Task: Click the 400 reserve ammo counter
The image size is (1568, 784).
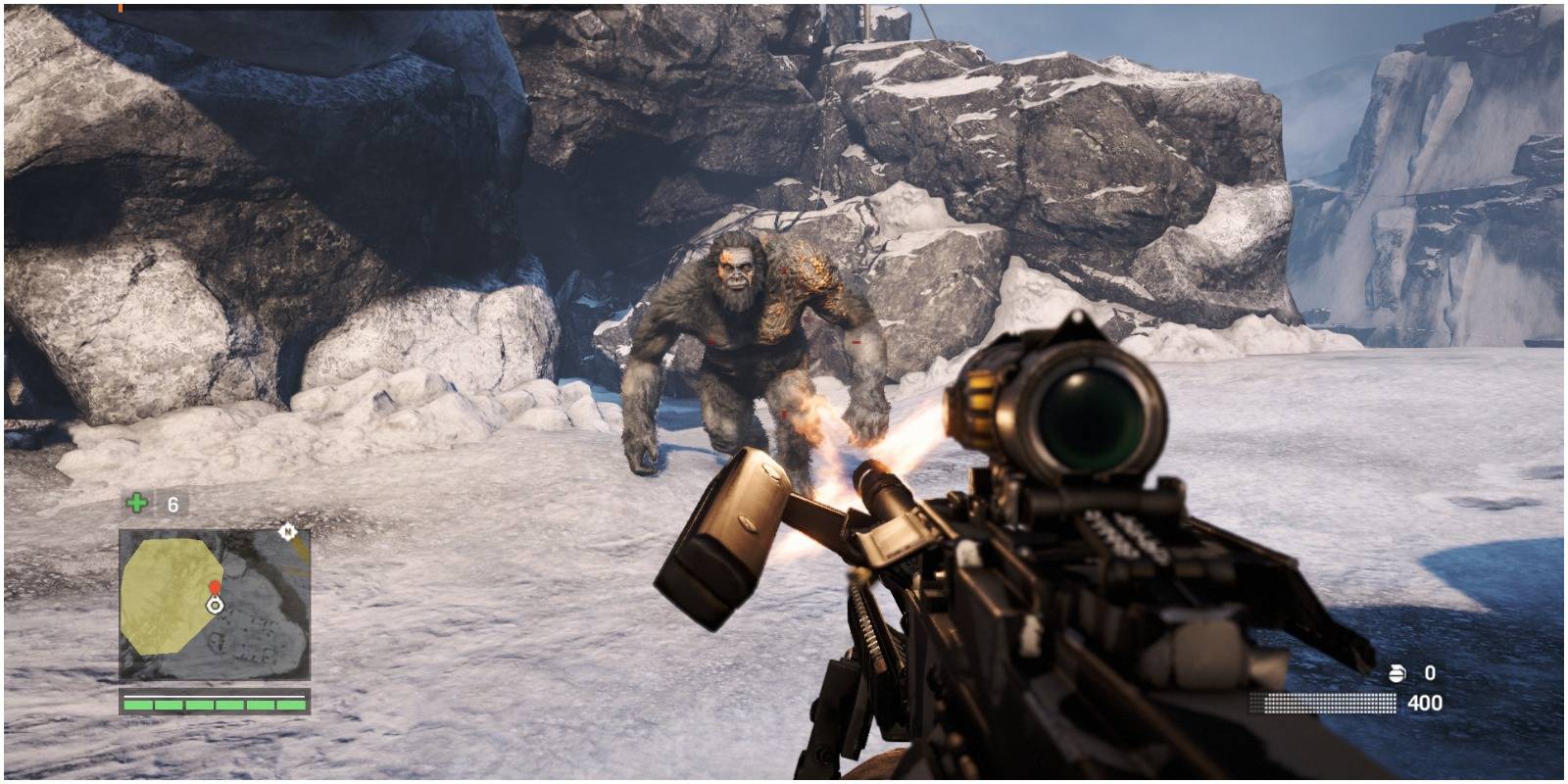Action: (x=1424, y=703)
